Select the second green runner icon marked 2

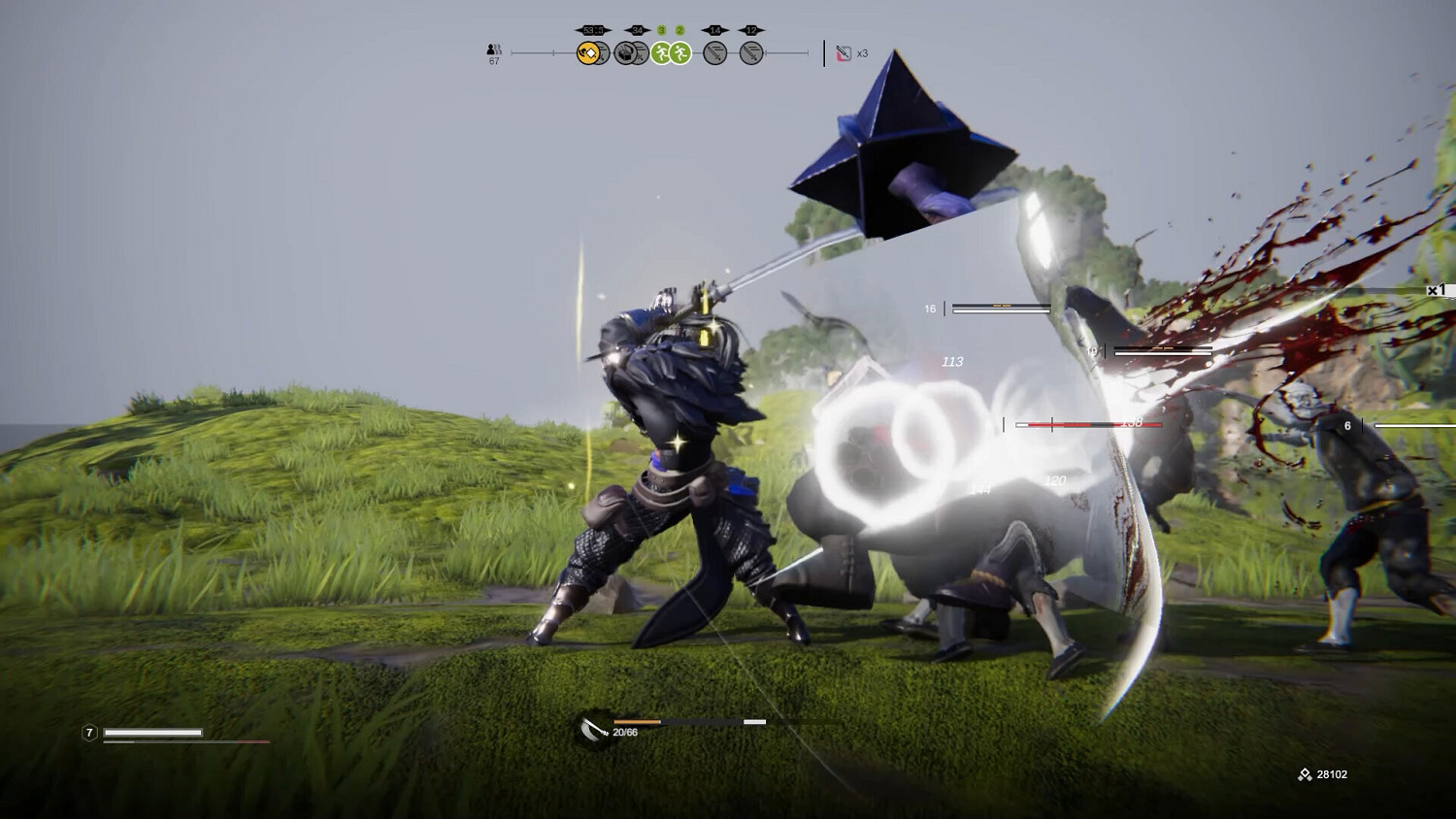[679, 52]
